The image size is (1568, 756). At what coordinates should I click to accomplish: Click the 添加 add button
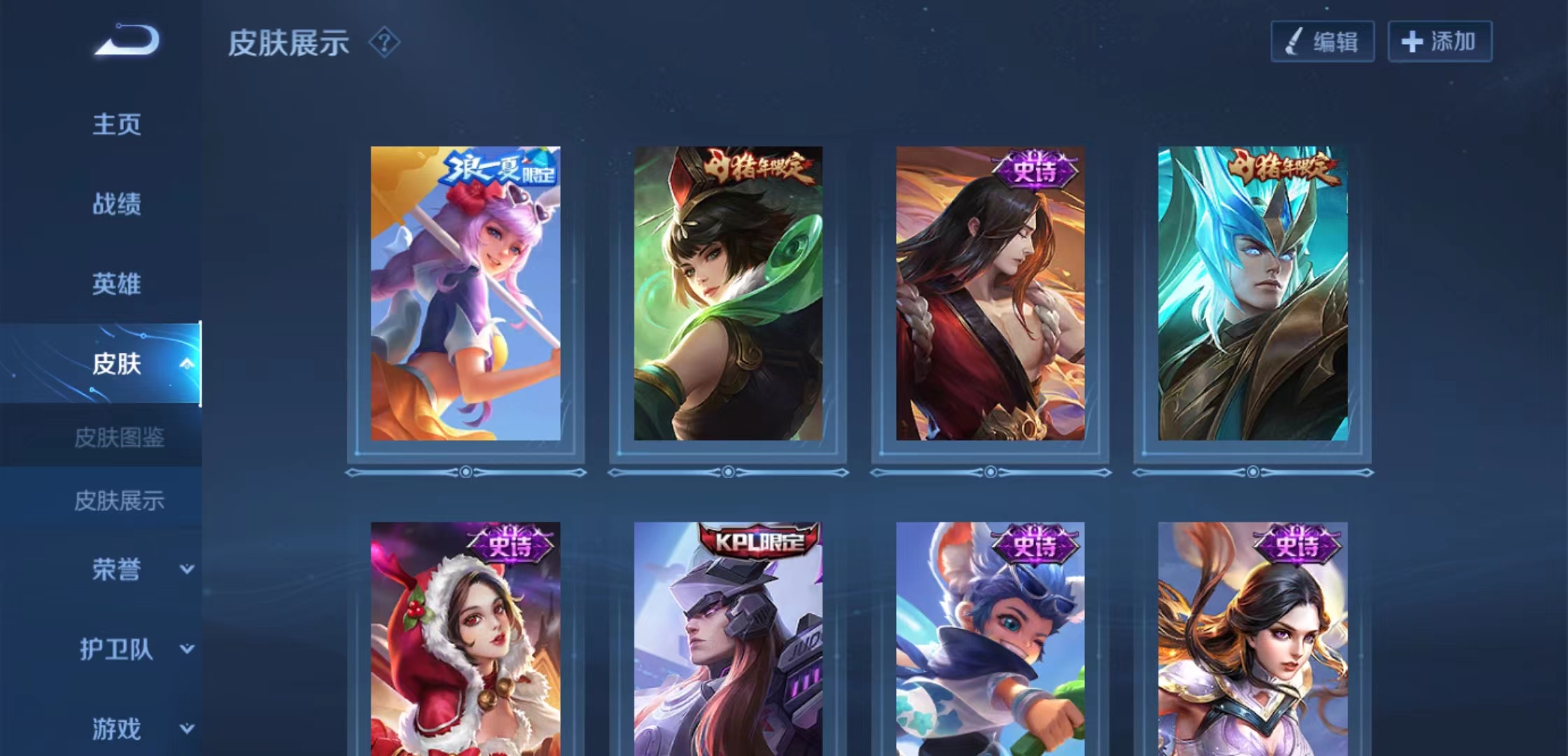(x=1440, y=42)
